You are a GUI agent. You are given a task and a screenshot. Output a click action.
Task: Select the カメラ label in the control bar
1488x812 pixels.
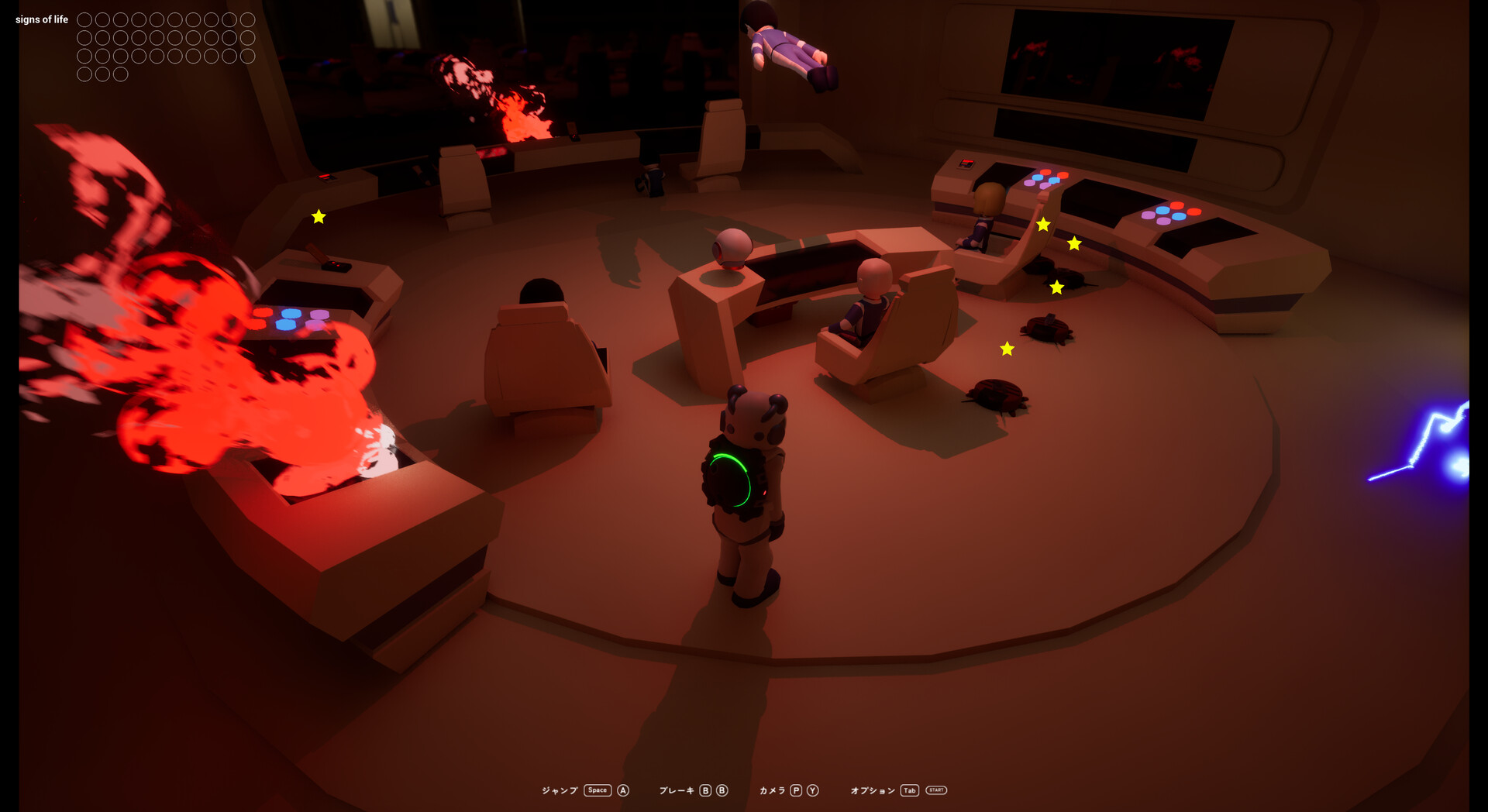(773, 790)
